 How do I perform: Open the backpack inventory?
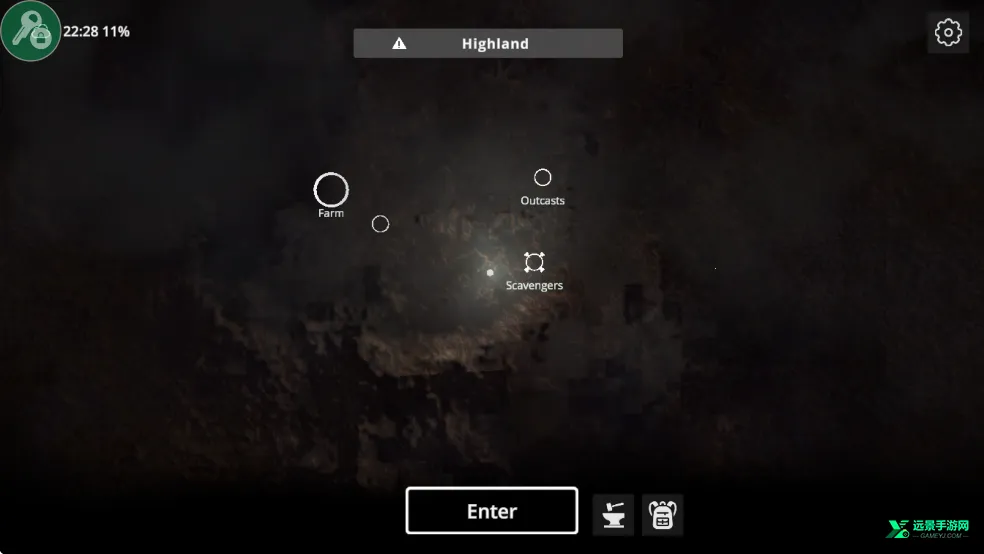click(x=662, y=515)
